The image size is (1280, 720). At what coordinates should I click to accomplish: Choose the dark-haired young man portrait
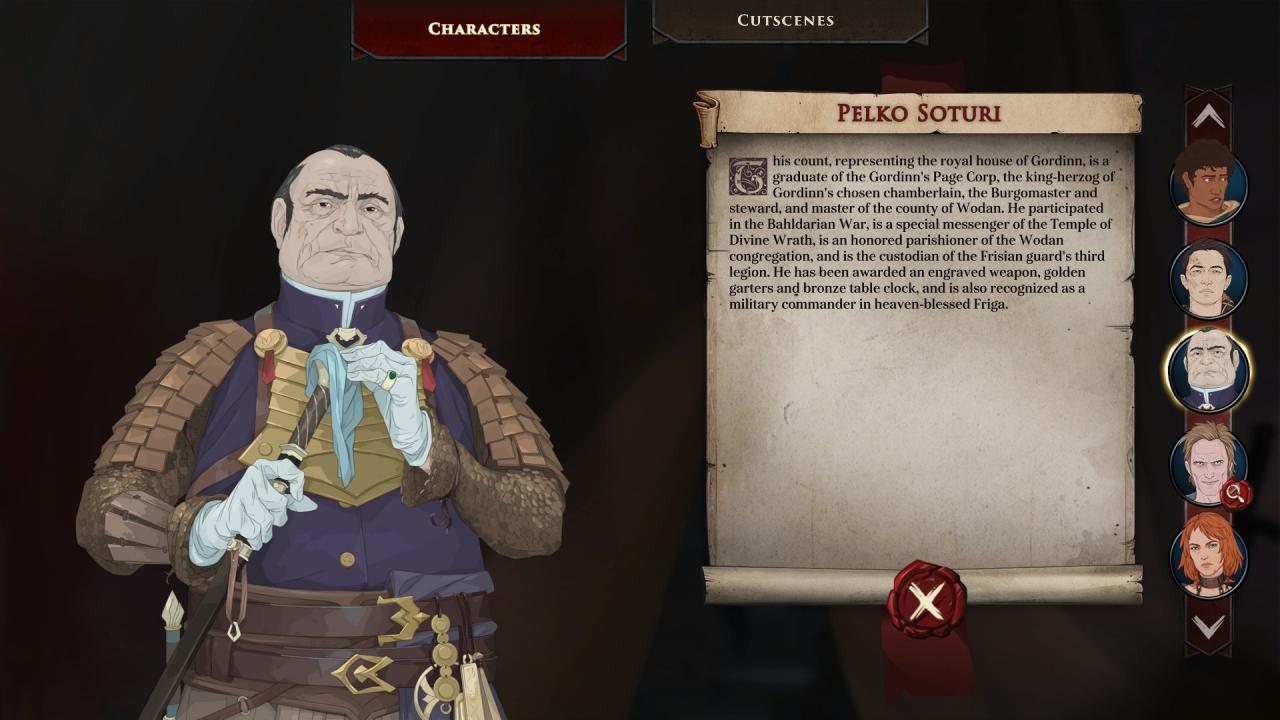tap(1208, 279)
